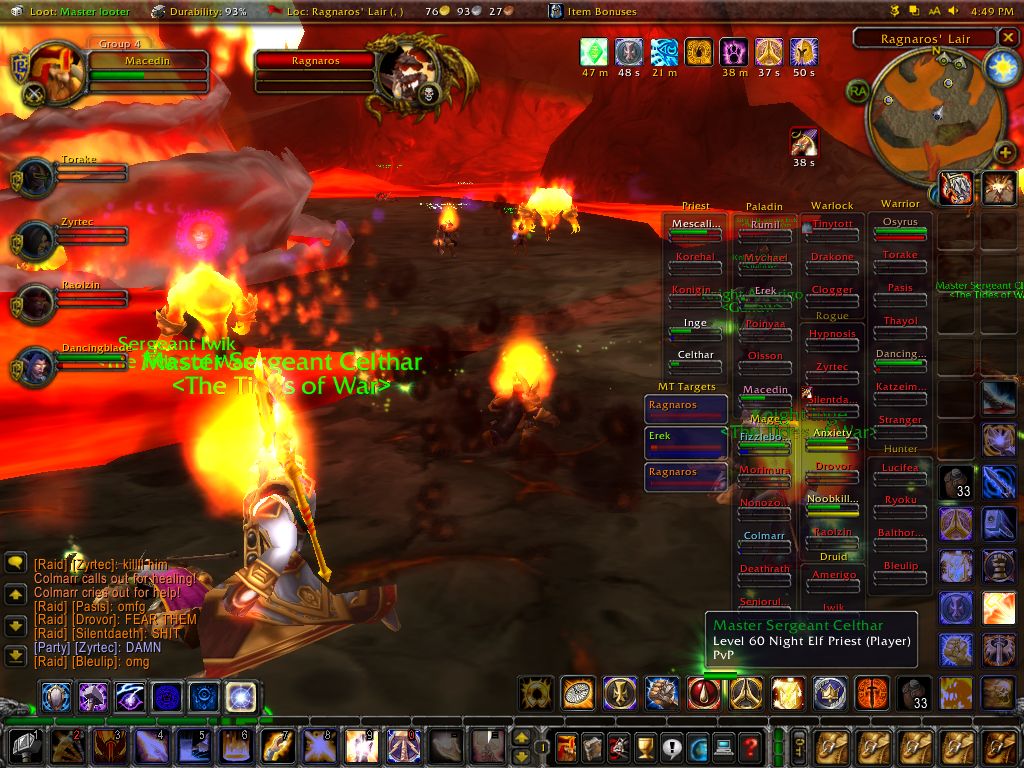Screen dimensions: 1024x768
Task: Choose Erek in the MT Targets list
Action: pyautogui.click(x=686, y=438)
